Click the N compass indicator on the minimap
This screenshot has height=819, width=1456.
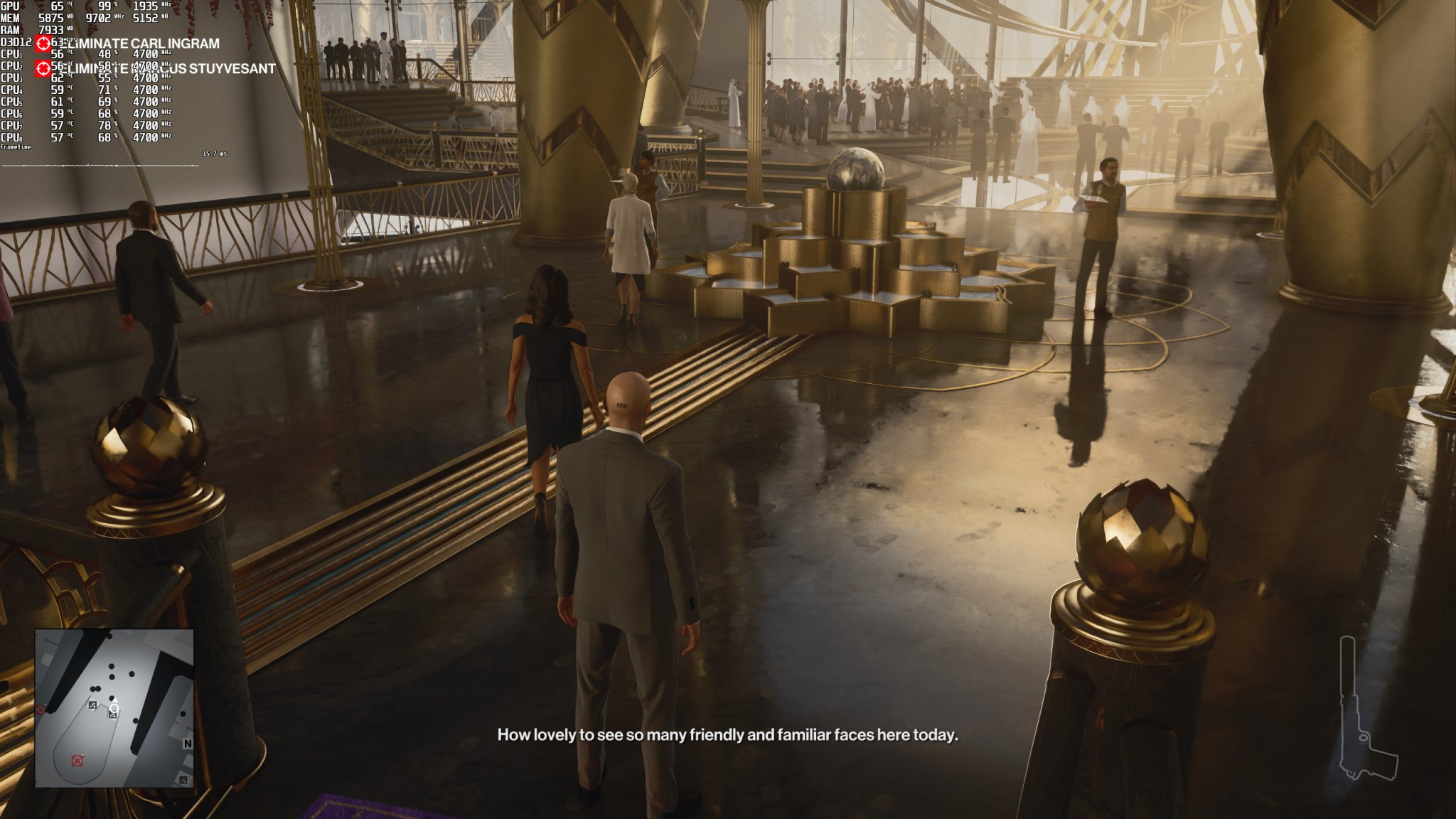pyautogui.click(x=188, y=744)
